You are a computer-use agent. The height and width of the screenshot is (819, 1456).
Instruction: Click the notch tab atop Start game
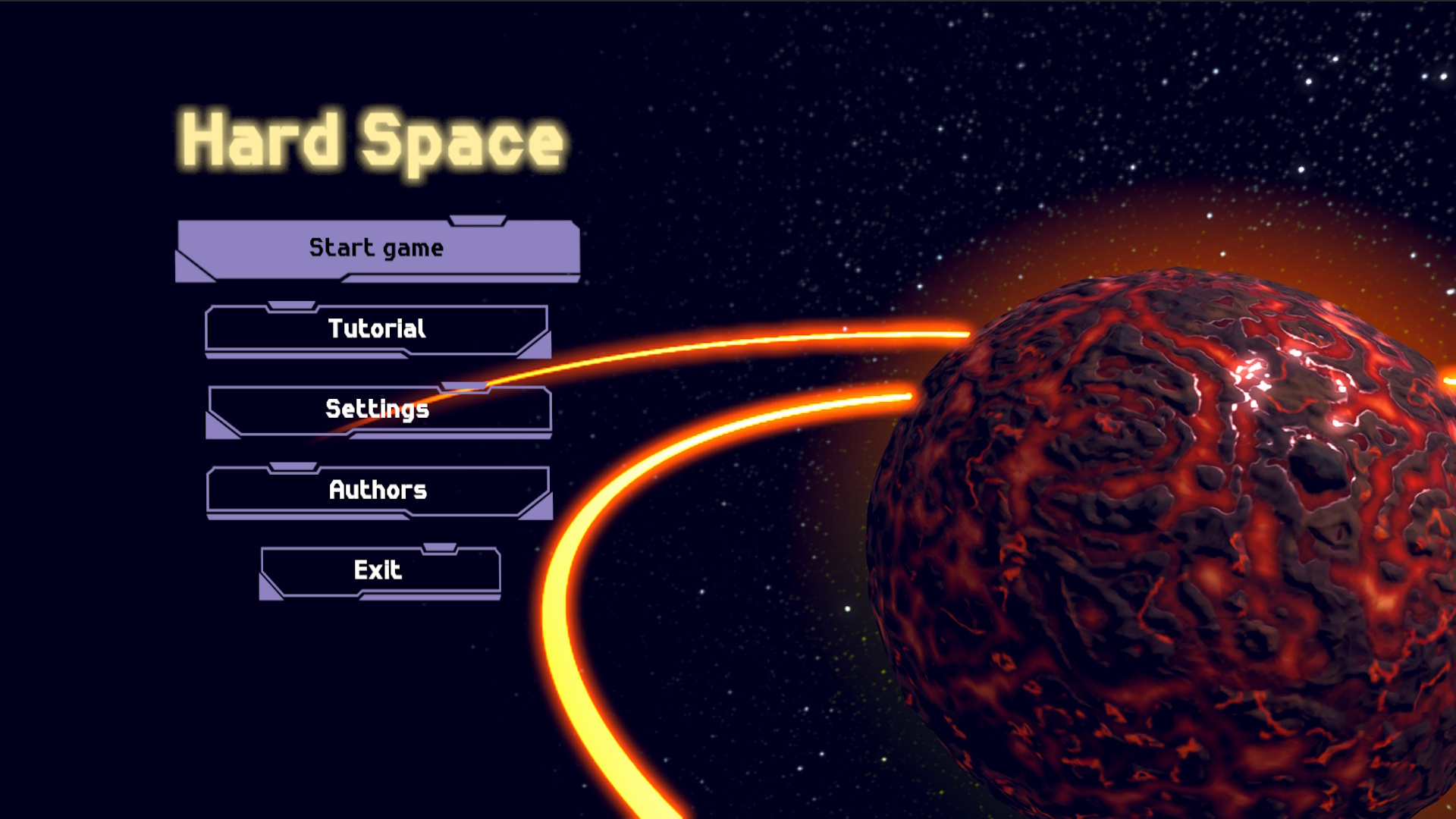[x=478, y=221]
